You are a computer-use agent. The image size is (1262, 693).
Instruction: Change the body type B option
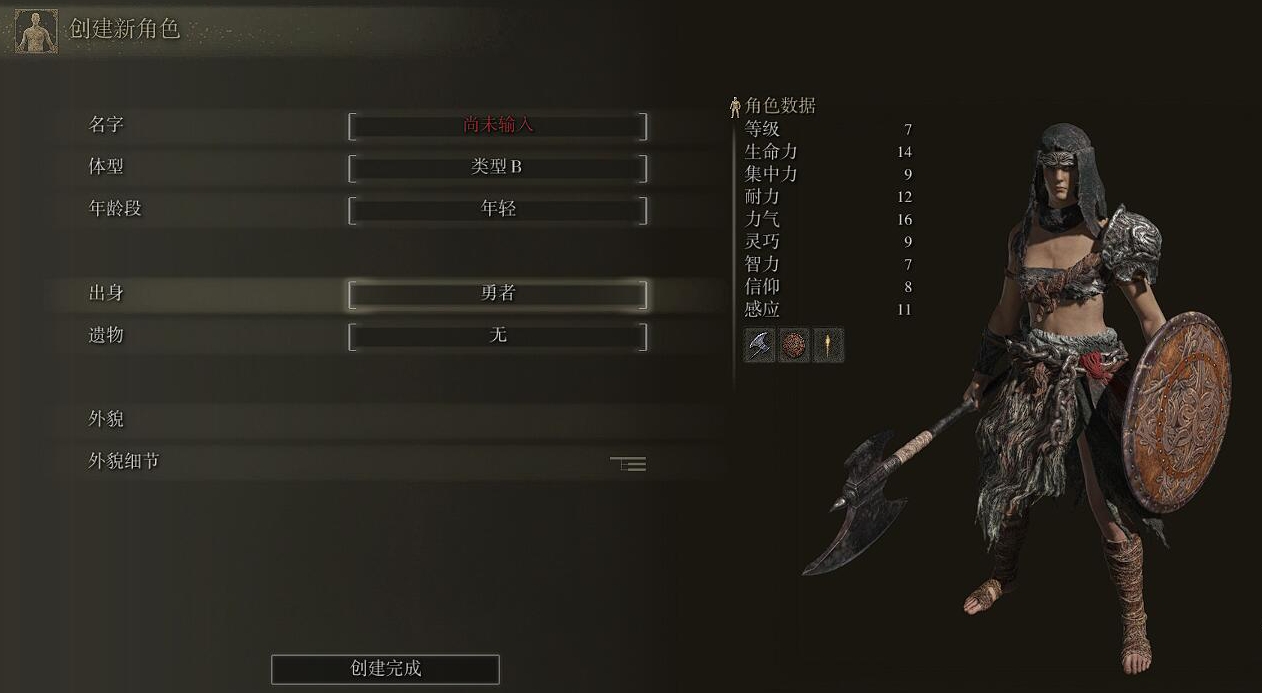pos(497,168)
